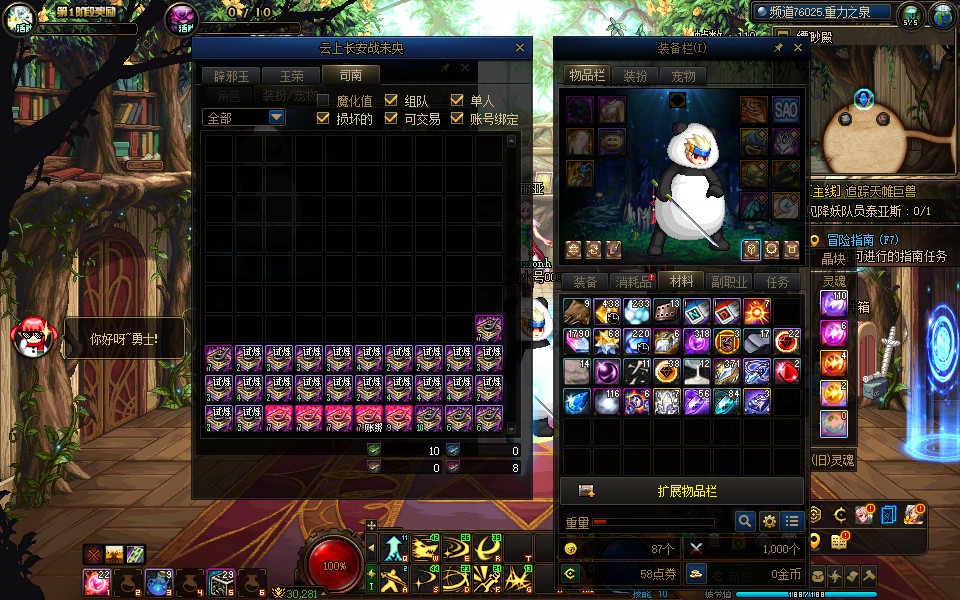Close the 云上长安战未央 window
Image resolution: width=960 pixels, height=600 pixels.
[519, 47]
